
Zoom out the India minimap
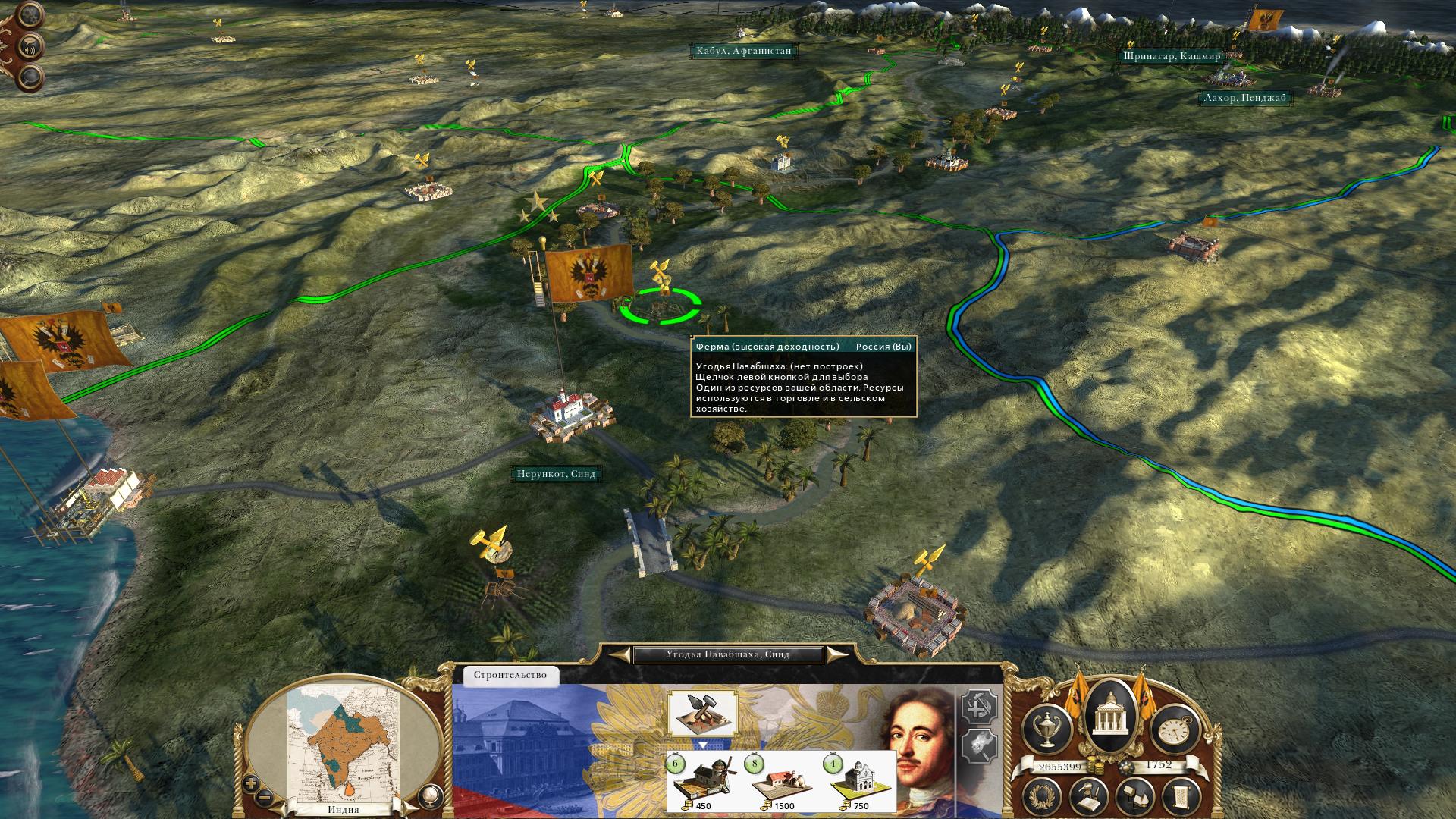point(264,797)
